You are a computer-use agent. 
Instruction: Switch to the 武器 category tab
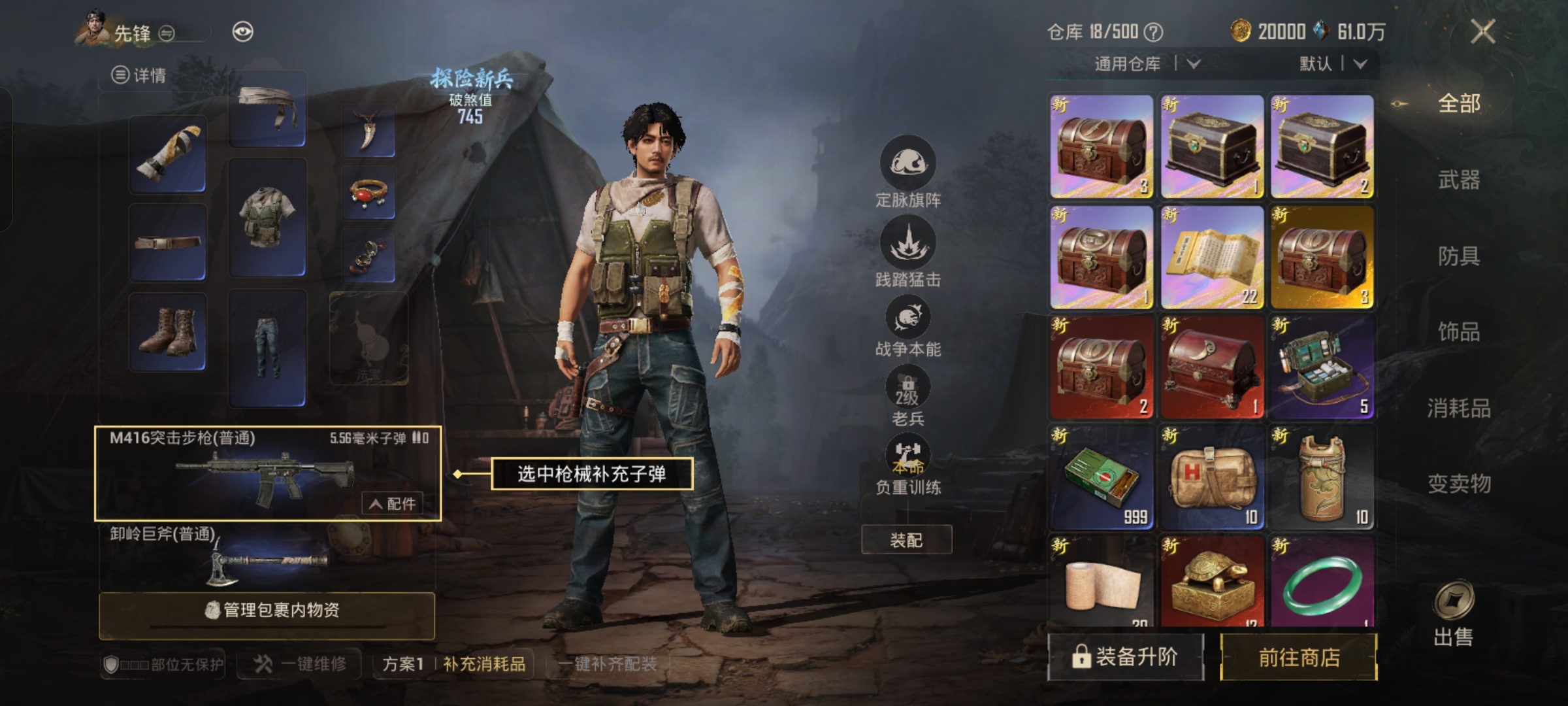[1458, 179]
